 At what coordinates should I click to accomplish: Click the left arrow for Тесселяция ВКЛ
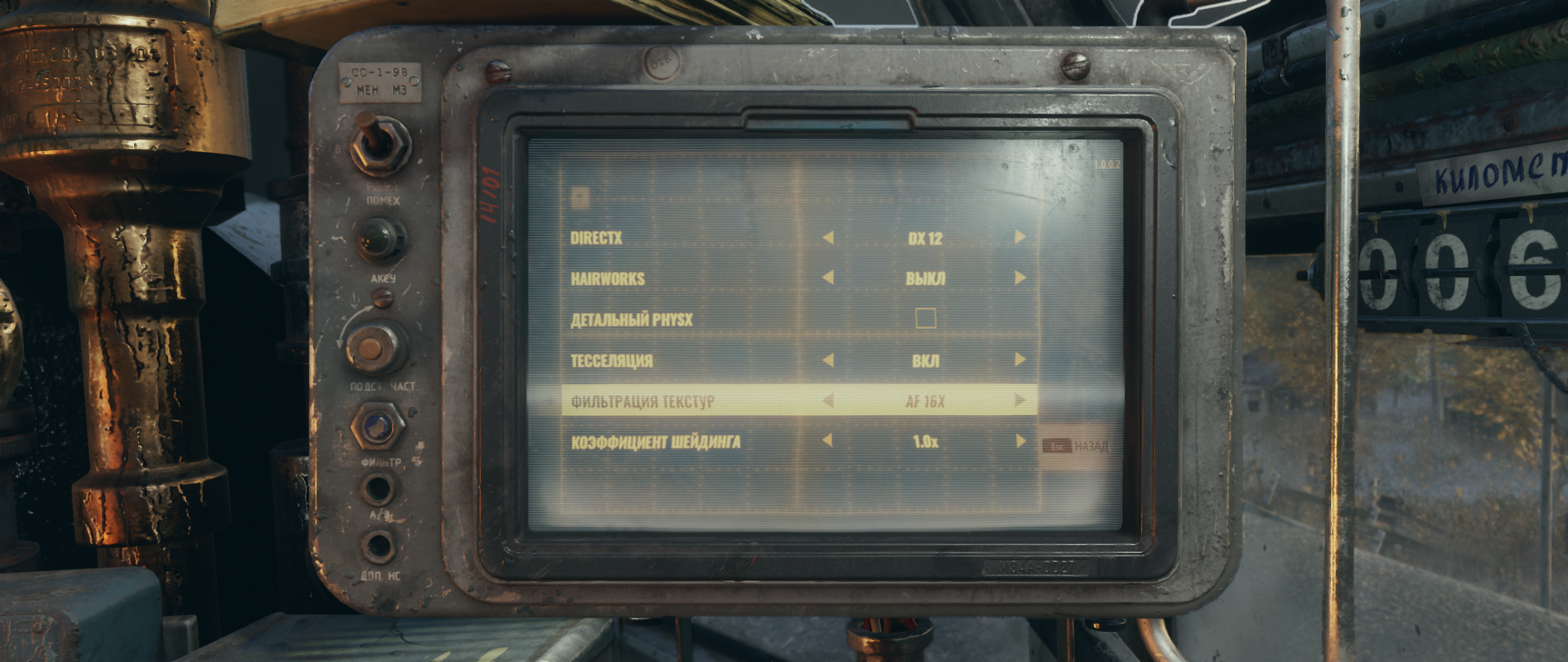(x=828, y=360)
